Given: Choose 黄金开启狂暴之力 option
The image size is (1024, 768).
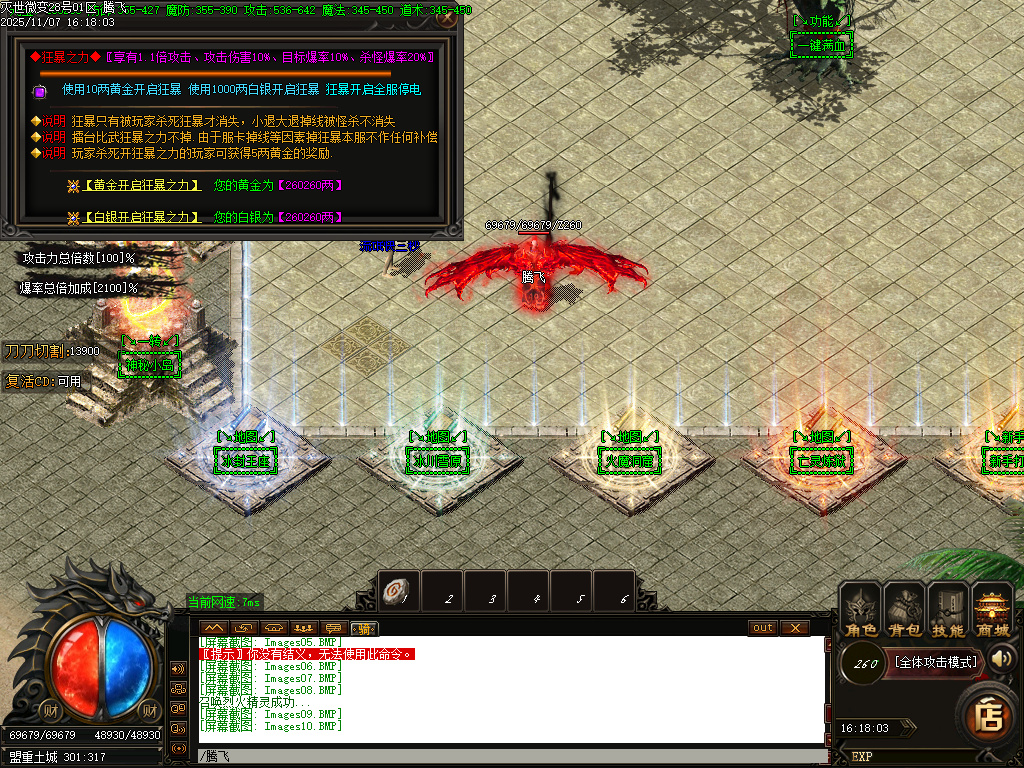Looking at the screenshot, I should [x=141, y=185].
